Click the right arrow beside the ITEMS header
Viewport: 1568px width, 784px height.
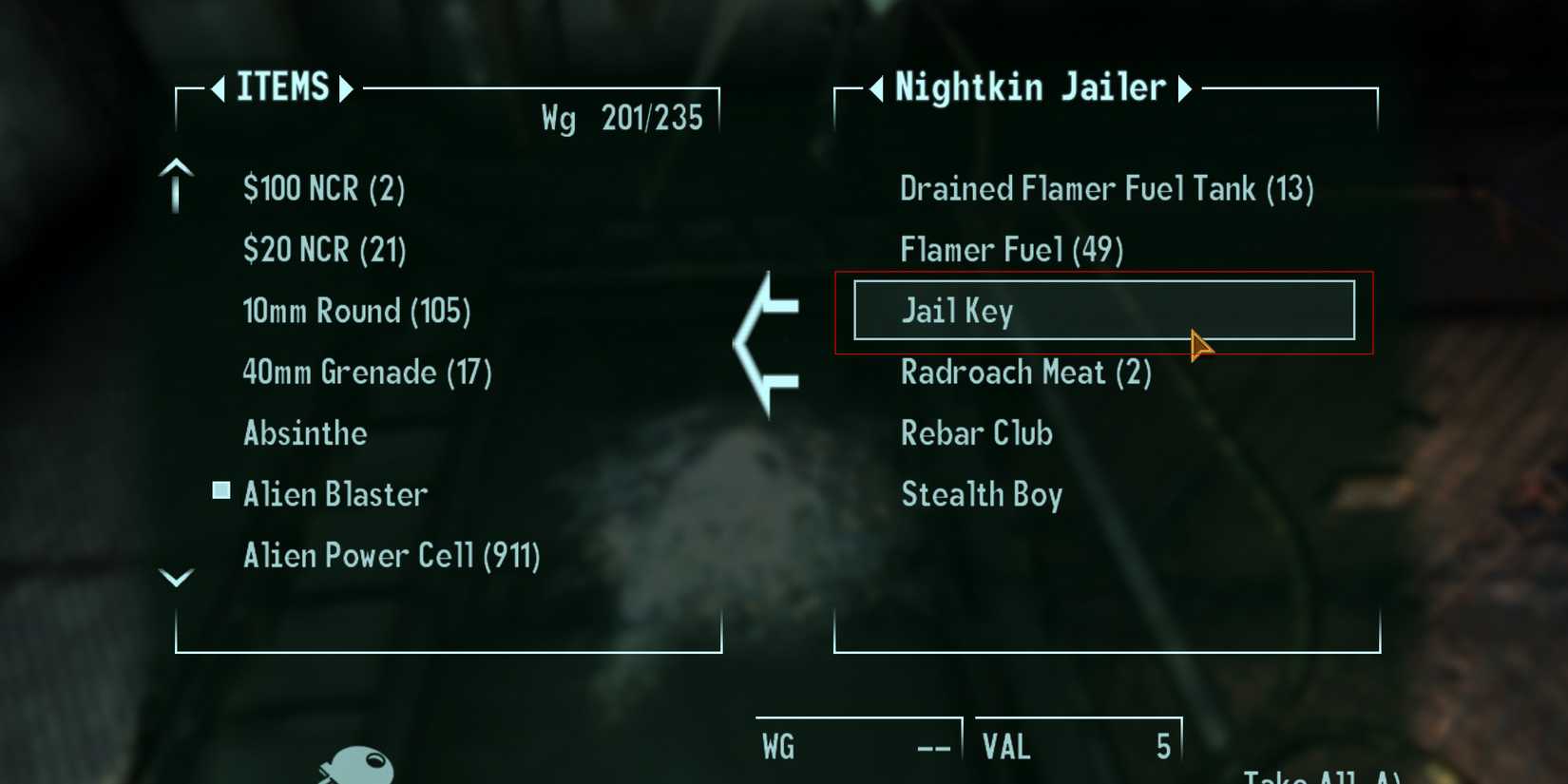347,87
